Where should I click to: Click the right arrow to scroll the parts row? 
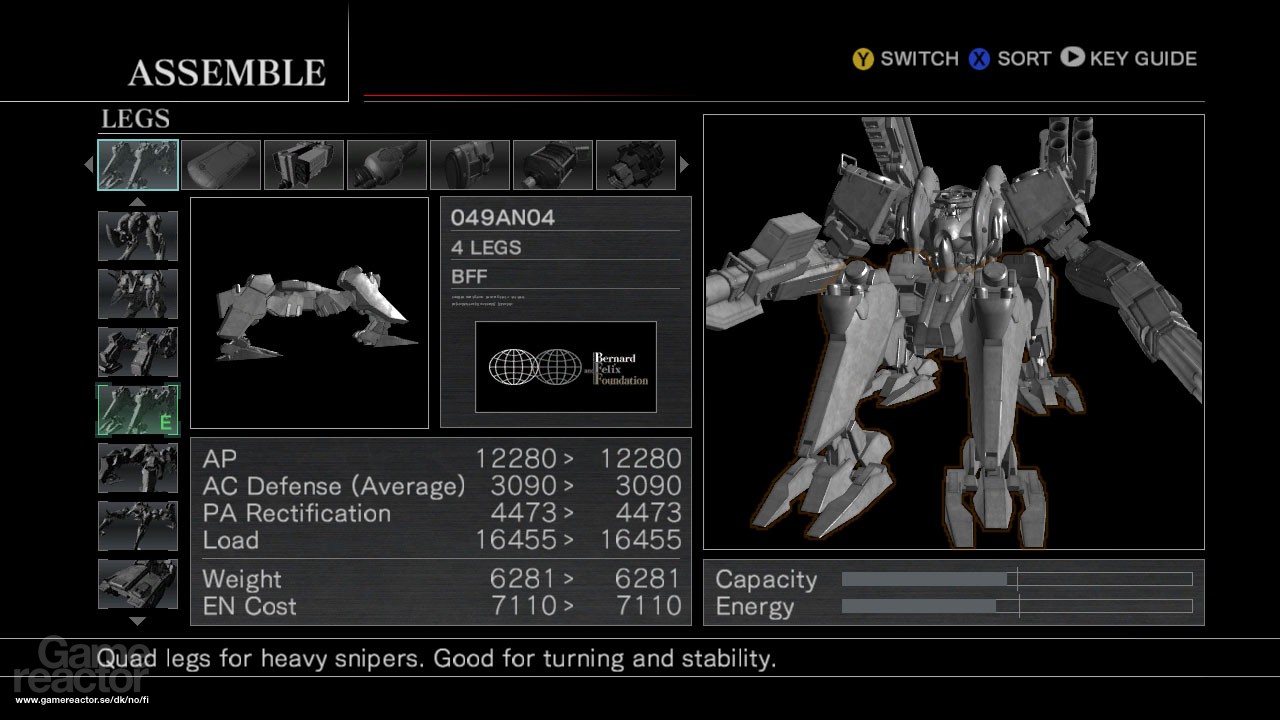pos(685,163)
